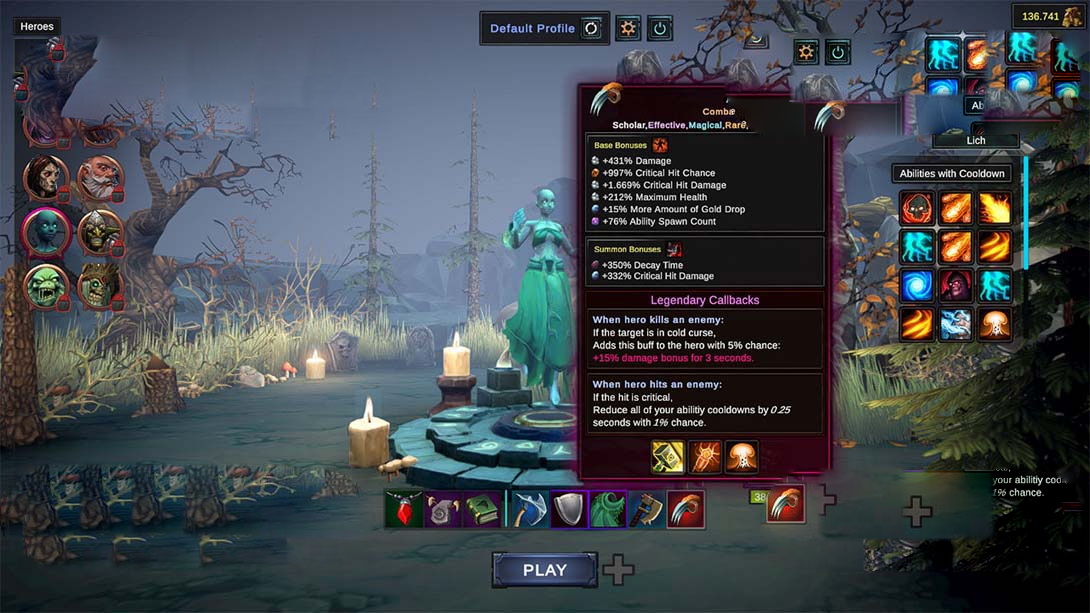Viewport: 1090px width, 613px height.
Task: Open settings via the top gear icon
Action: (x=628, y=28)
